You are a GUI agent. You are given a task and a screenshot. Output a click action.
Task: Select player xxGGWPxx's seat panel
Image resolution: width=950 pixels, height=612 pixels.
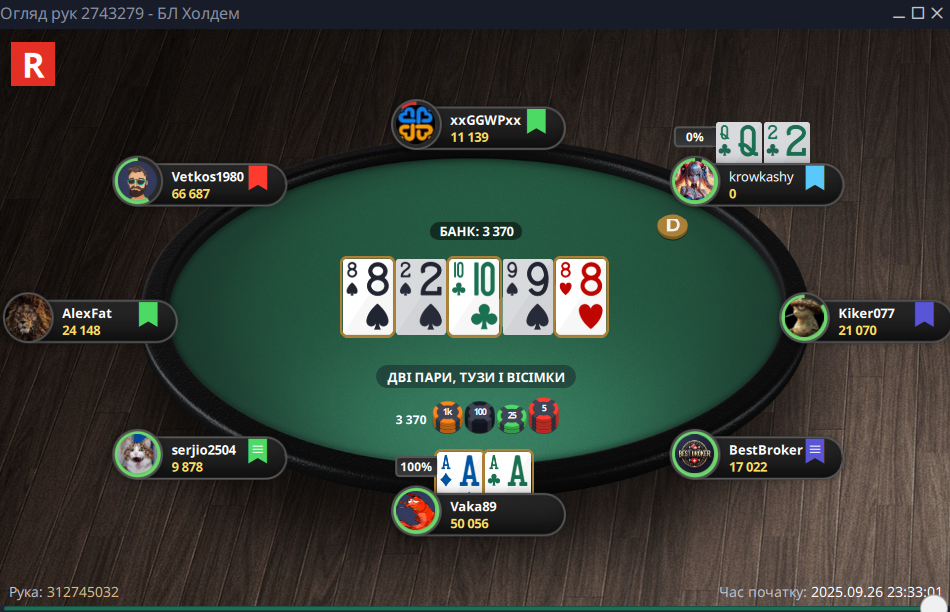(480, 128)
